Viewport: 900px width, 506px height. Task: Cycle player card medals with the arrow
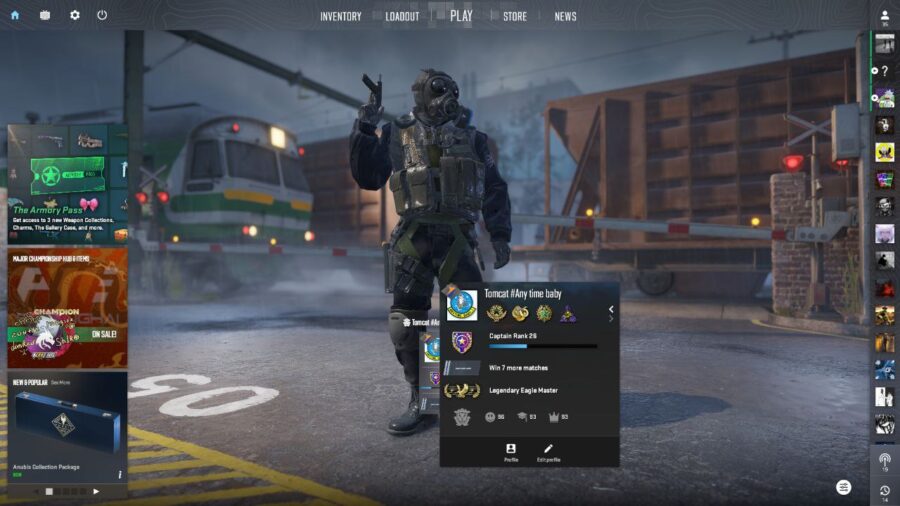611,309
